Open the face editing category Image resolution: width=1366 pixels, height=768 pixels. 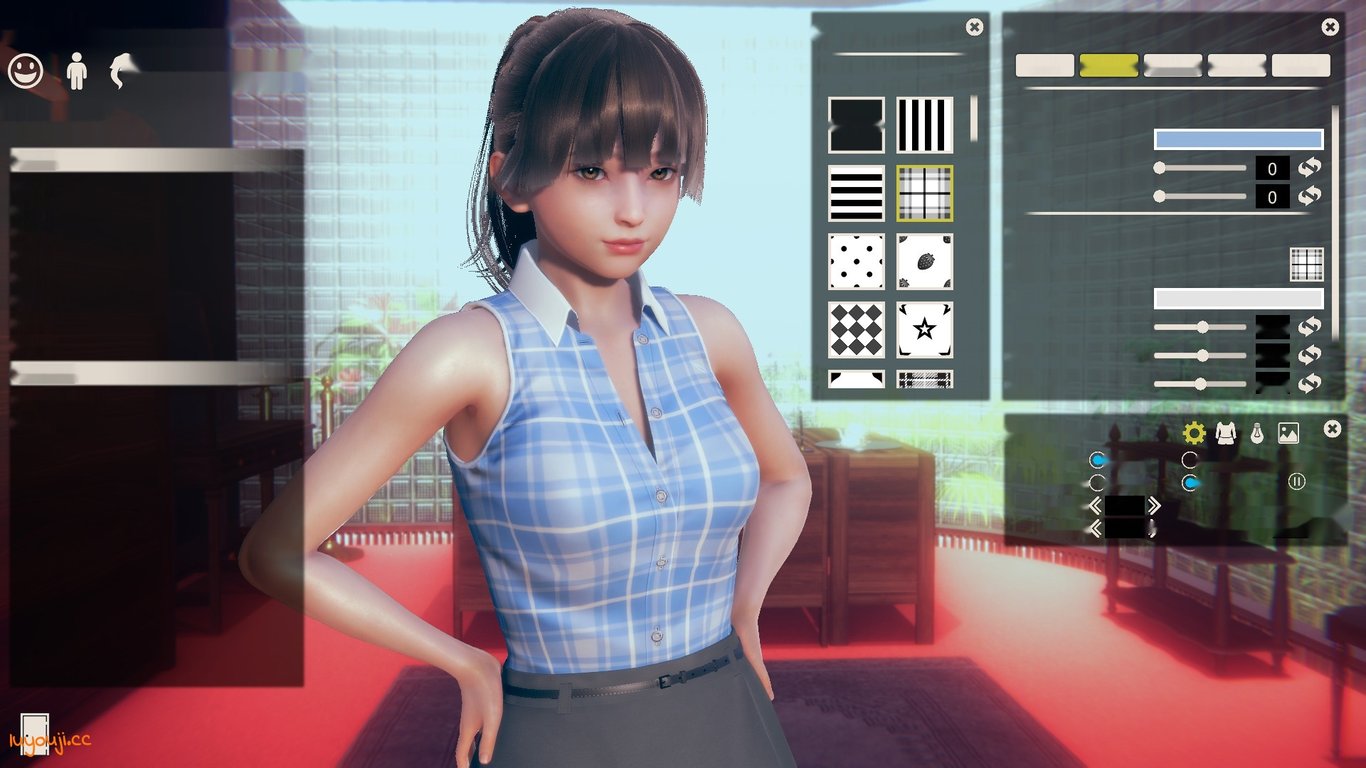pos(25,72)
